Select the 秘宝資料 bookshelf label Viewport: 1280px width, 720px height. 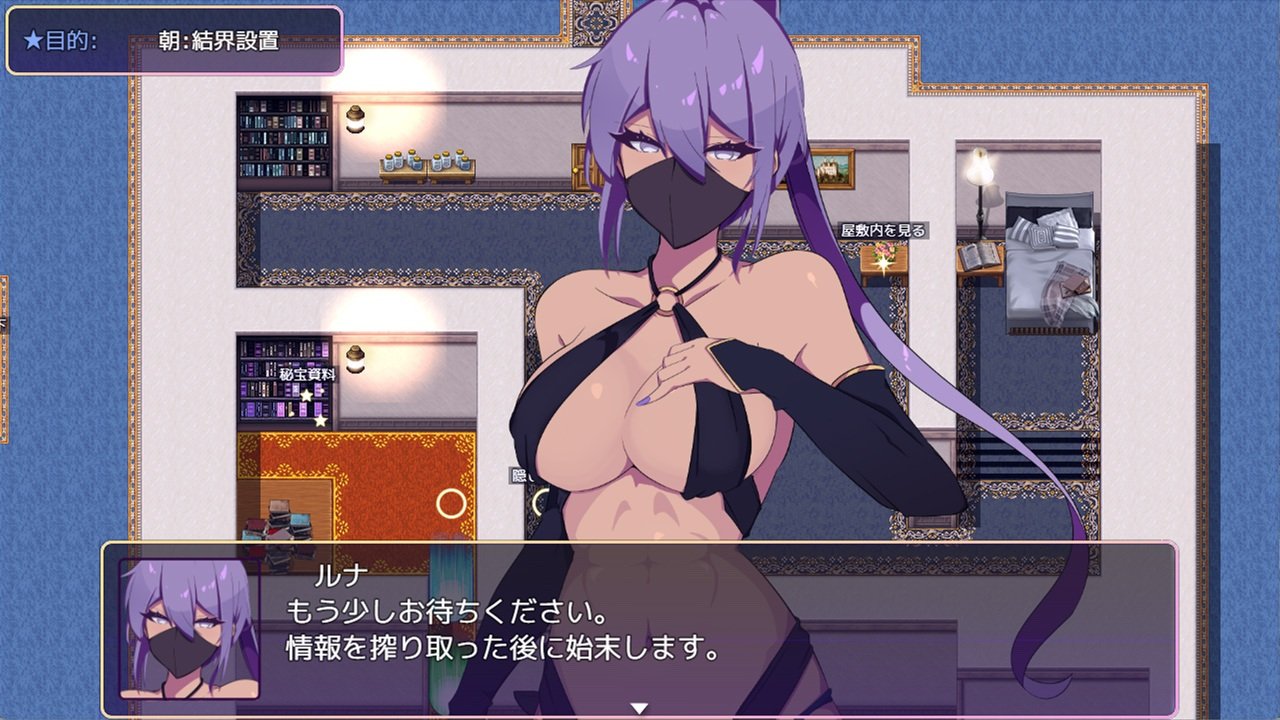[307, 374]
